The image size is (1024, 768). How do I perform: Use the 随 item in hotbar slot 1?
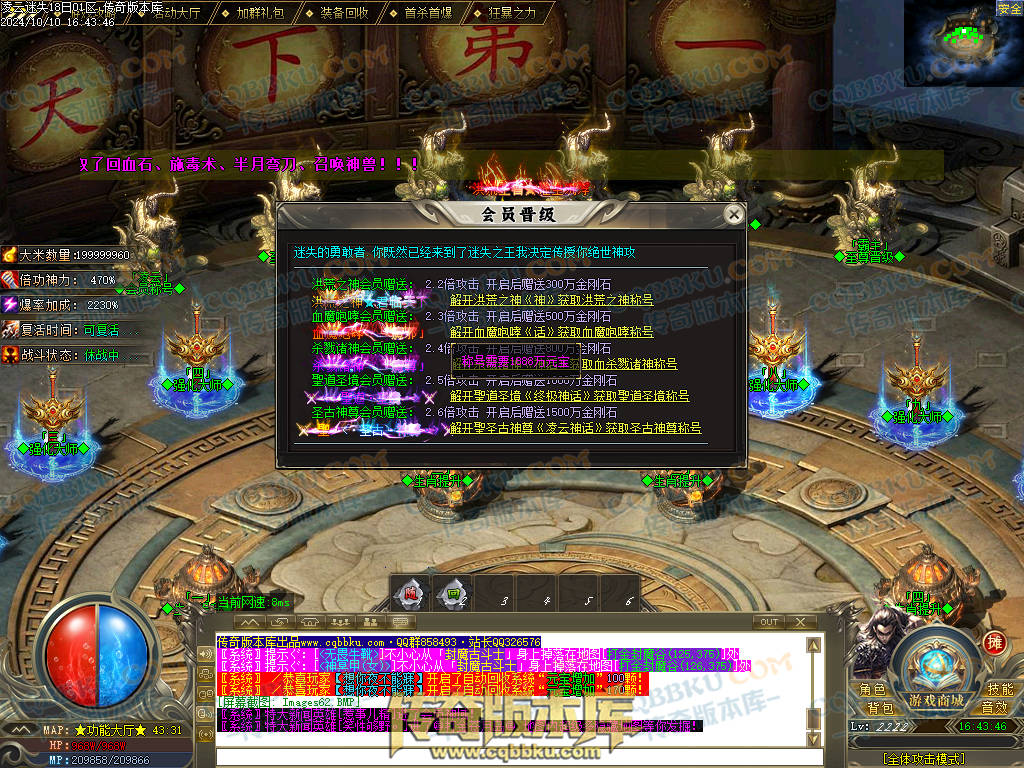[x=412, y=593]
